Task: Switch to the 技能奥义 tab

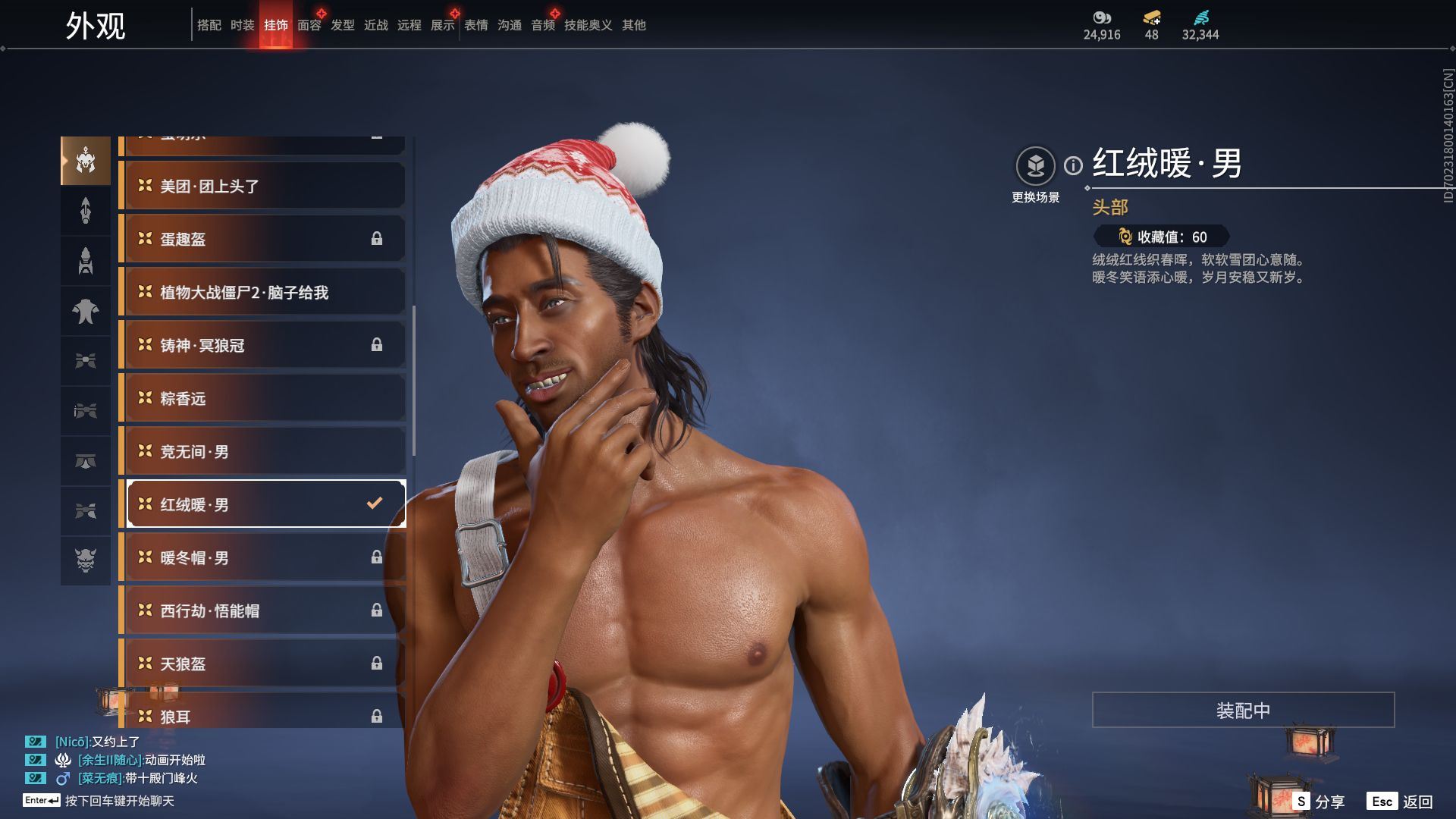Action: [588, 25]
